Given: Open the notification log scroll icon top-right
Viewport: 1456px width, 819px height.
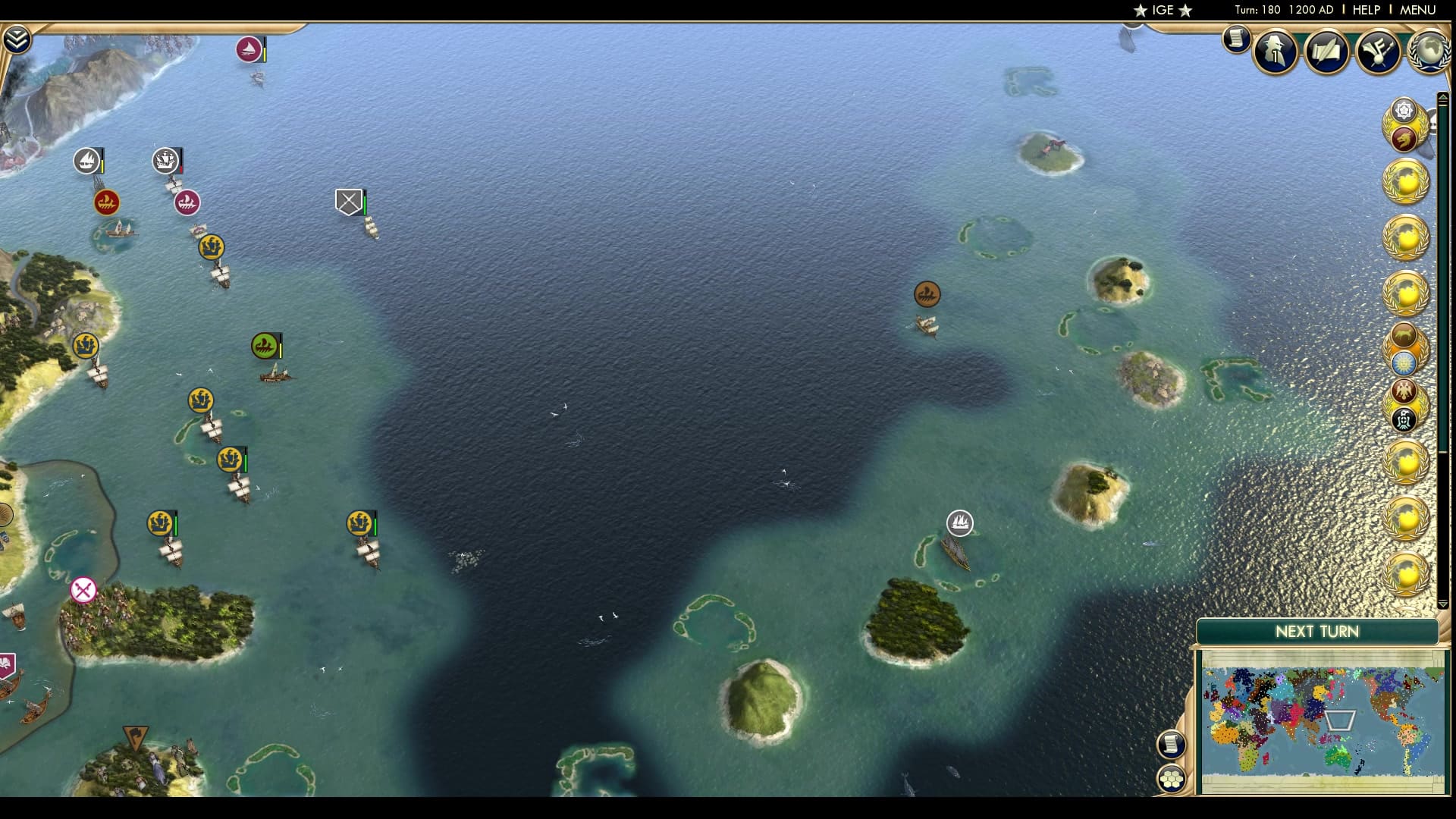Looking at the screenshot, I should (1236, 40).
